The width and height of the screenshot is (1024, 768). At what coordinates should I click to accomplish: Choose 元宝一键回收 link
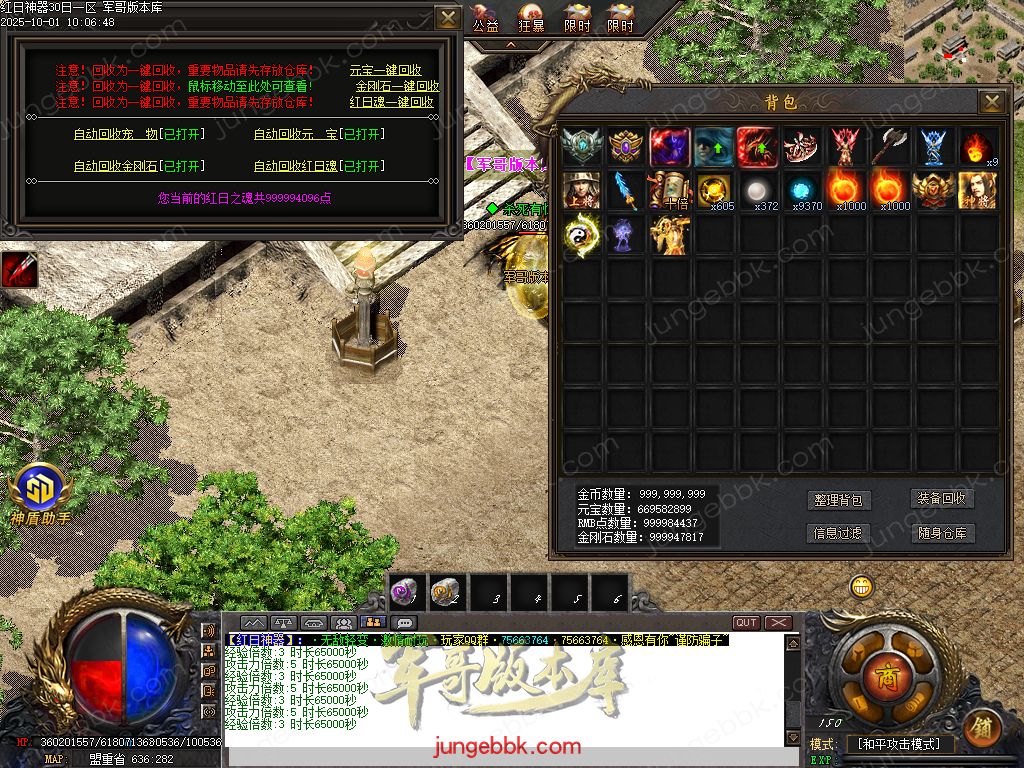pos(385,71)
